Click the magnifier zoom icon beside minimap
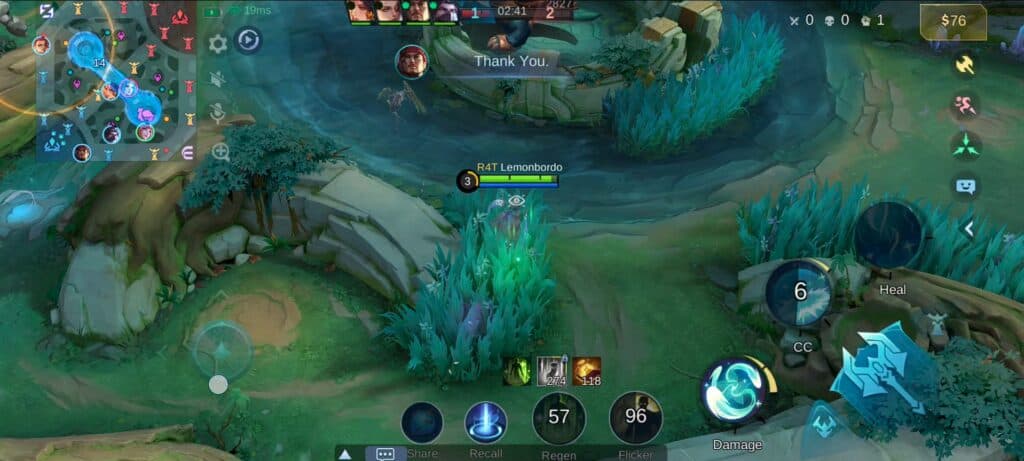This screenshot has height=461, width=1024. click(x=220, y=151)
